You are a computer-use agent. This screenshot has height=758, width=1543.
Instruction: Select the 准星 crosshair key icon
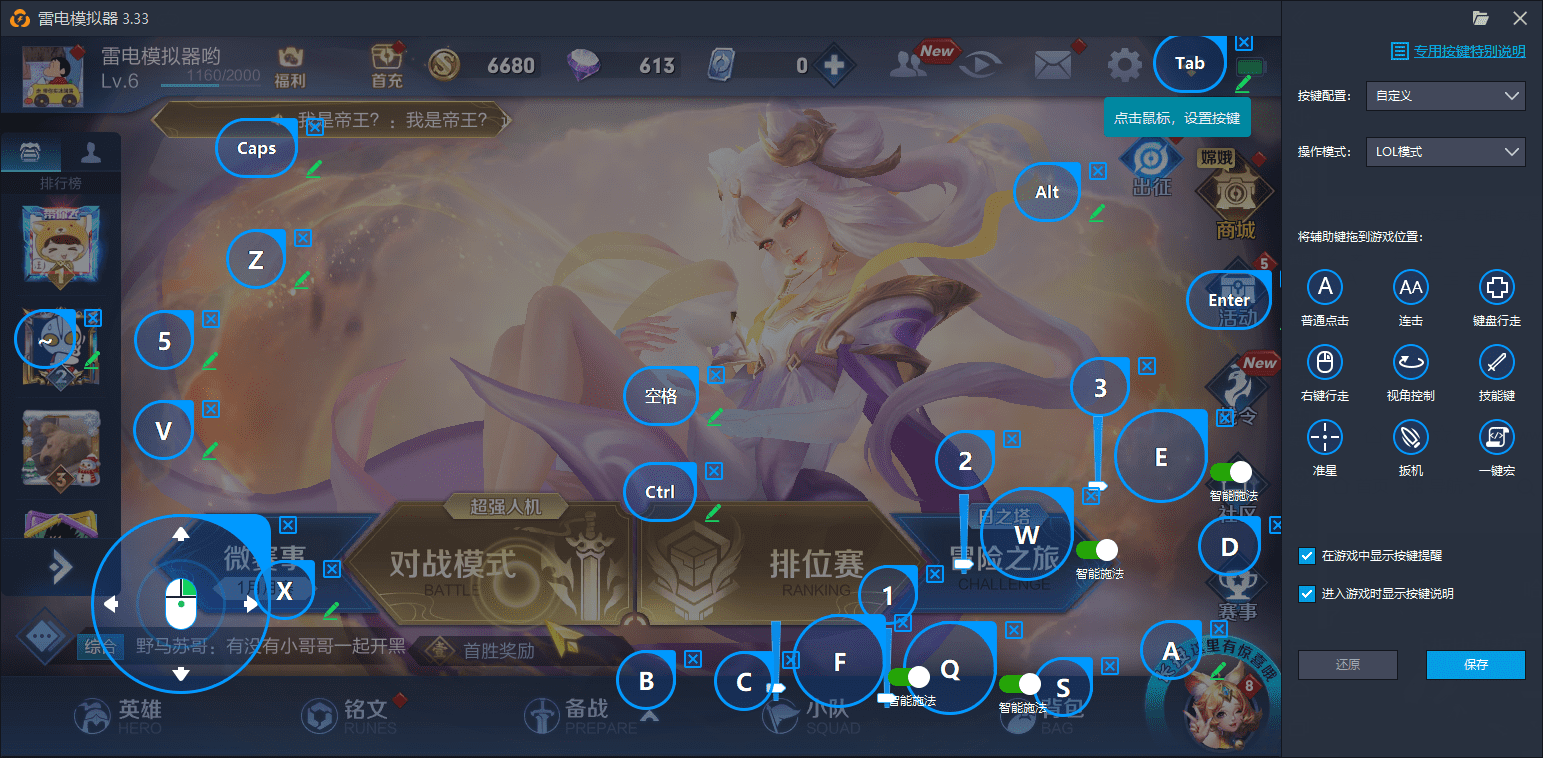(1324, 437)
